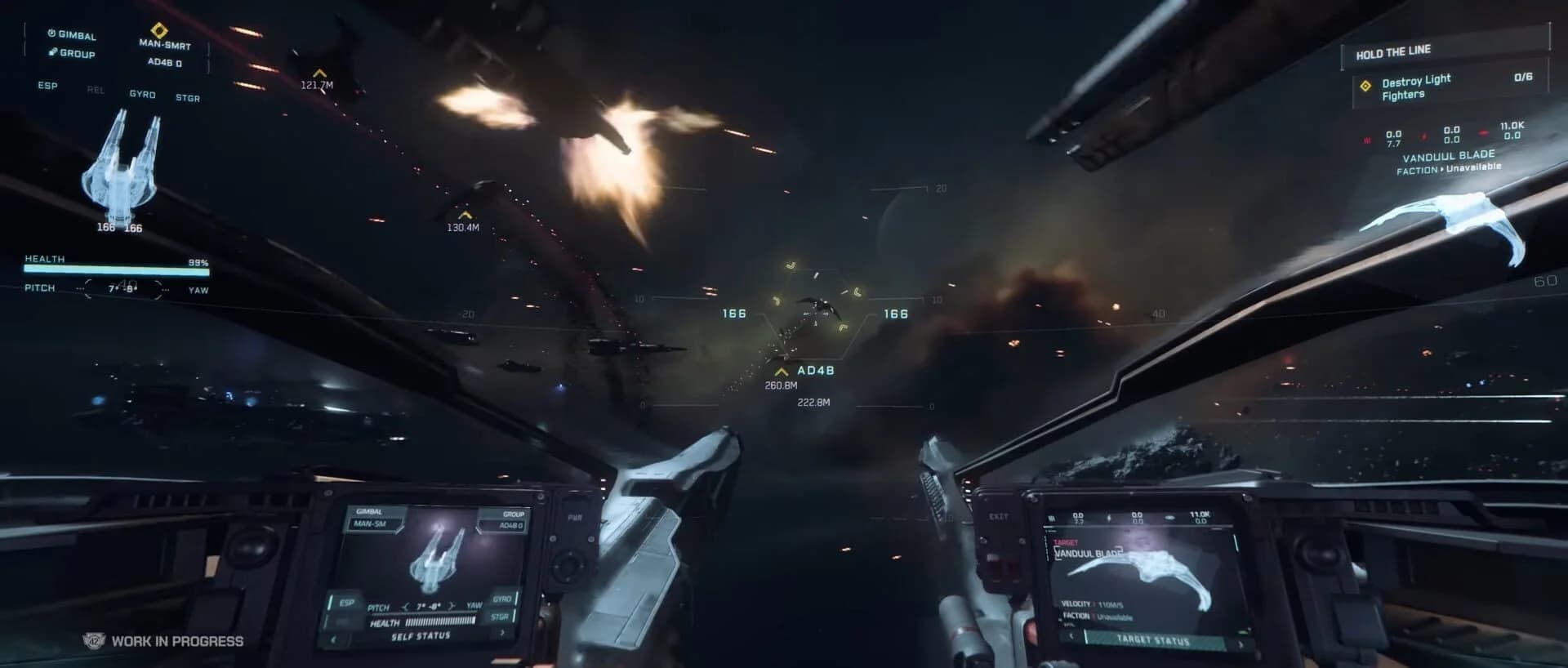
Task: Click the EXIT button on the right console
Action: click(999, 516)
